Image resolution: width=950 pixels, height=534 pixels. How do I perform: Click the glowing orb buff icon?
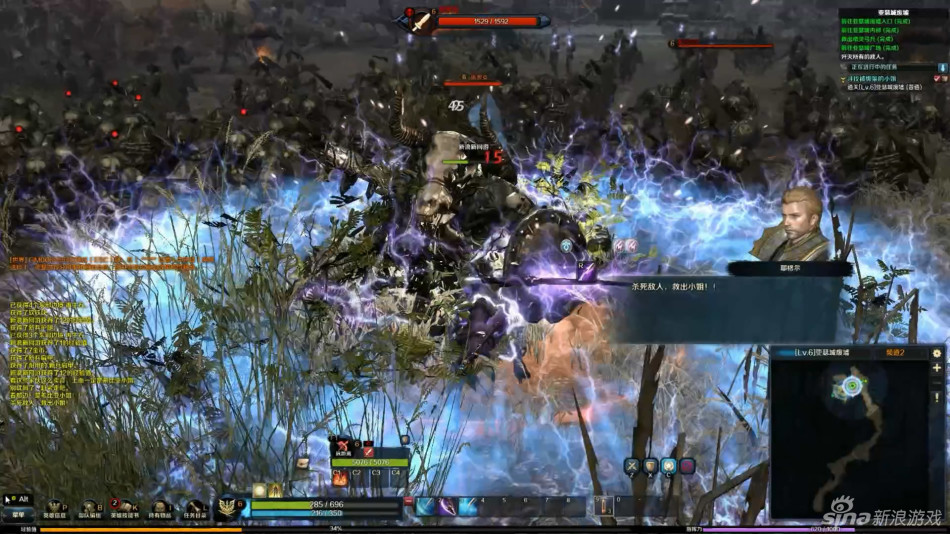tap(259, 490)
